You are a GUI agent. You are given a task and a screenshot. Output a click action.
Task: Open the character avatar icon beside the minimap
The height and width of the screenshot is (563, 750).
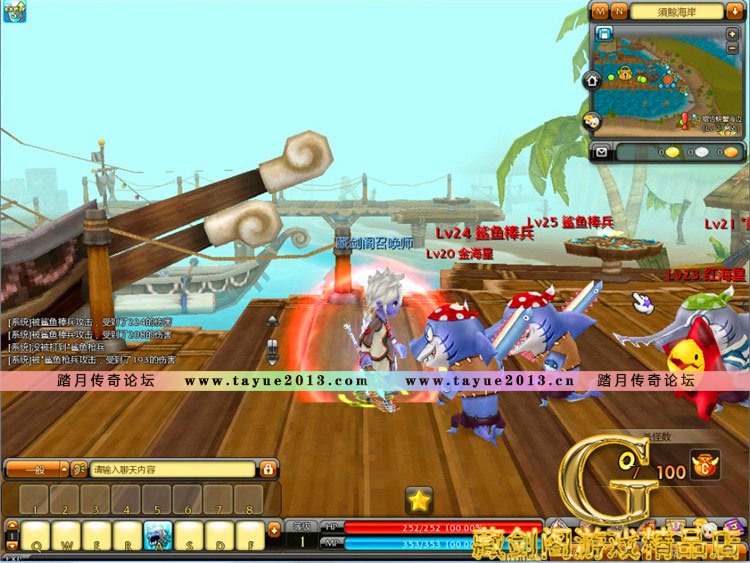[x=592, y=121]
